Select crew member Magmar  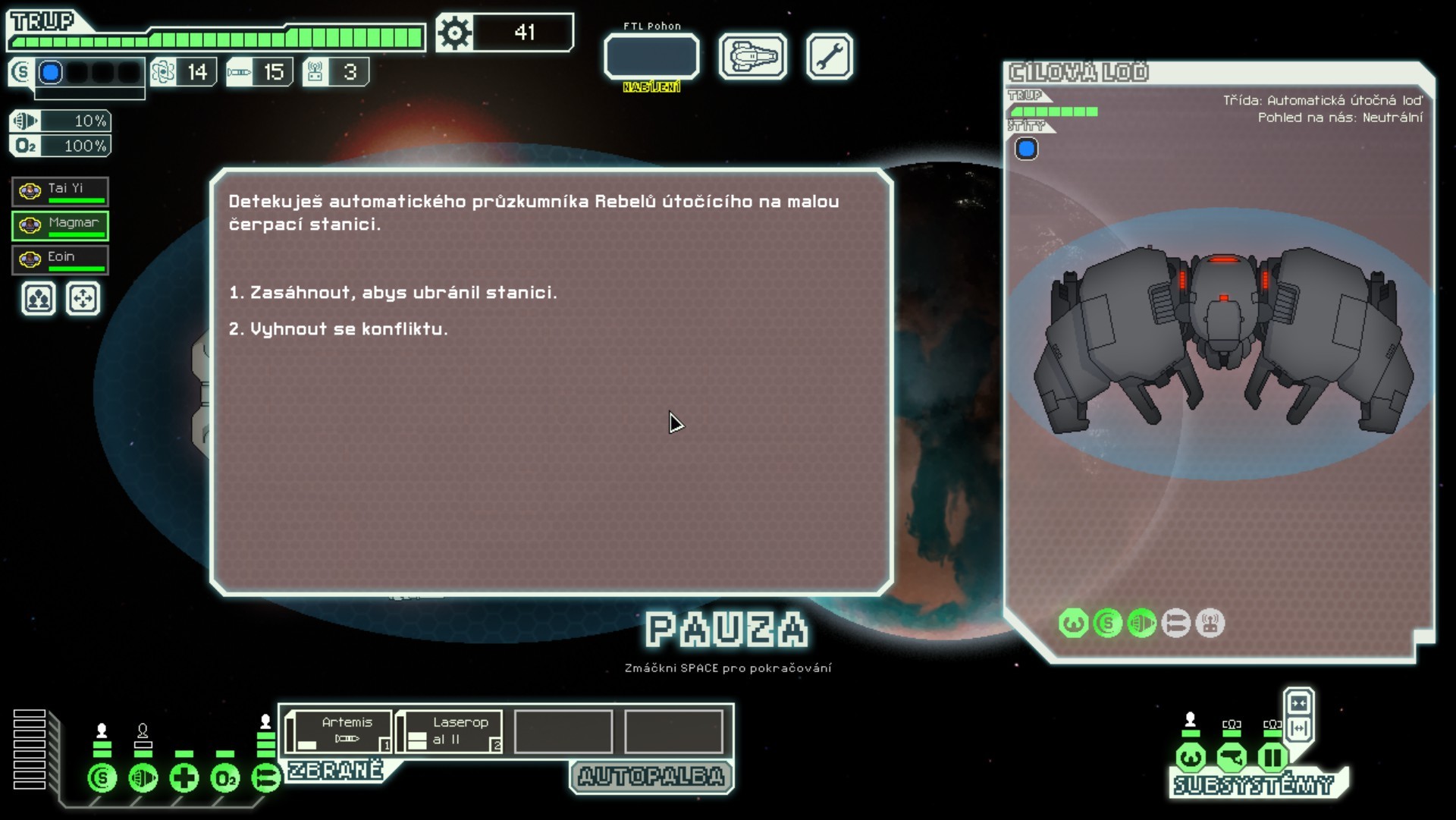60,226
